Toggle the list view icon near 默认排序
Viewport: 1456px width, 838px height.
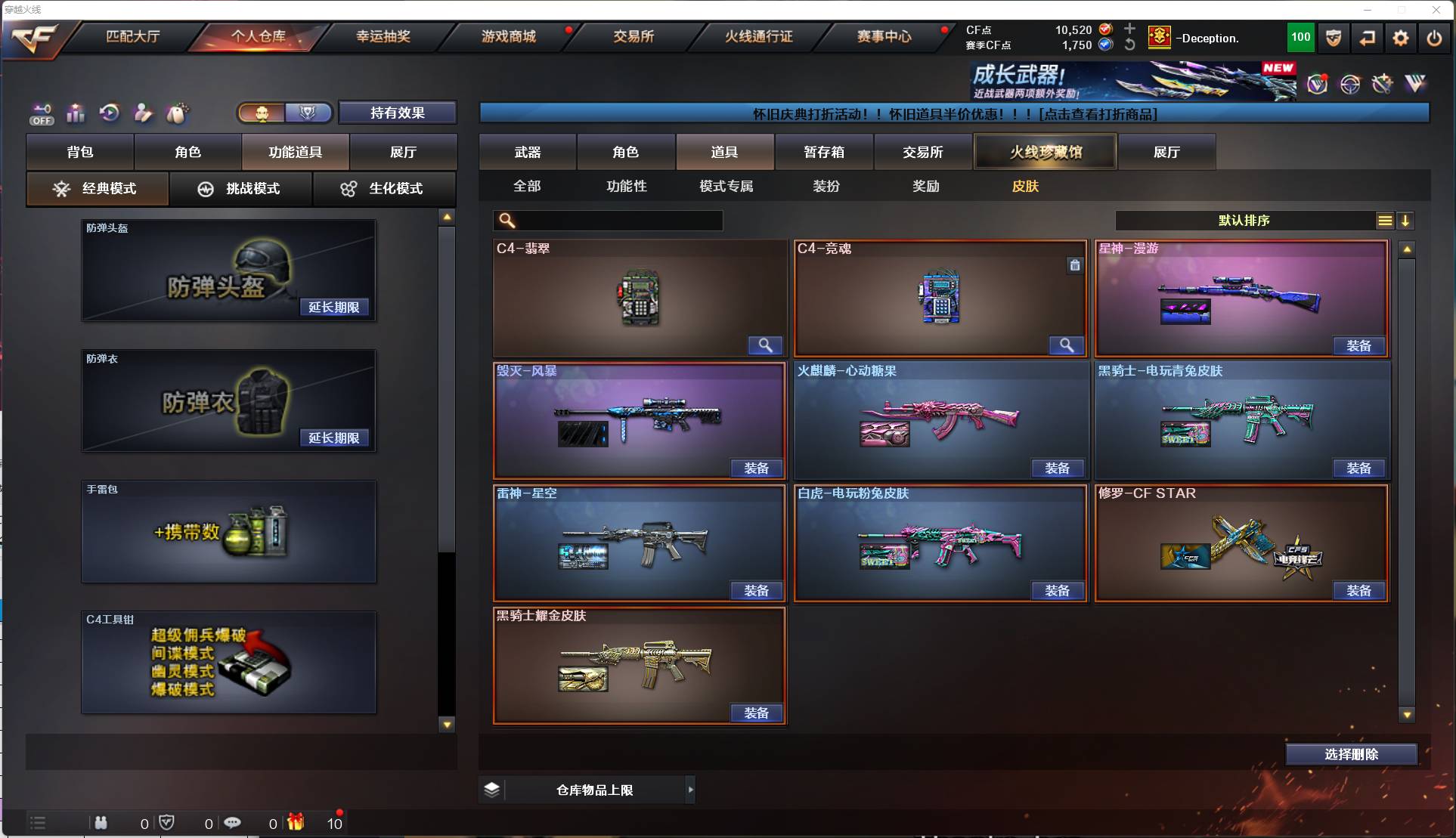1384,221
